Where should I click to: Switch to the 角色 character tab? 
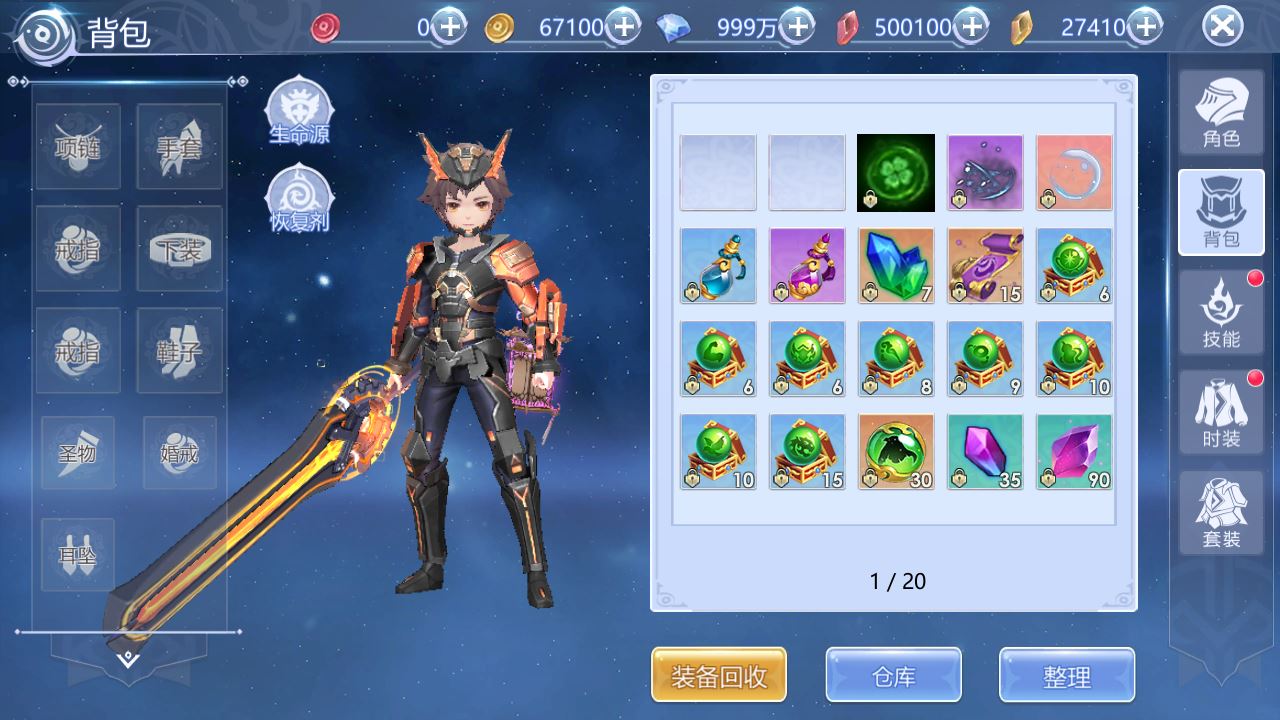click(1221, 113)
